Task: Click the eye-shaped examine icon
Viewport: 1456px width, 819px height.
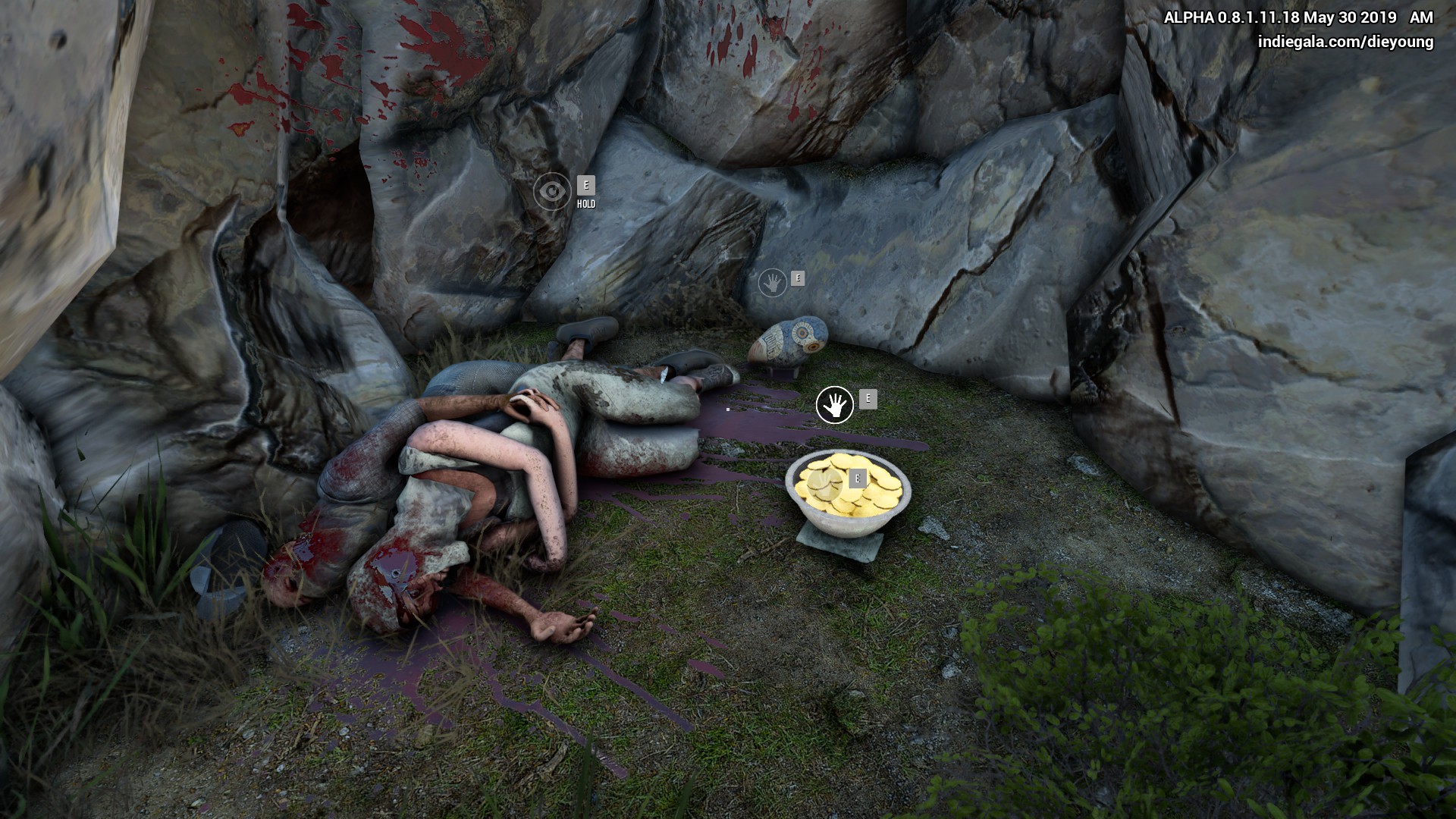Action: tap(552, 191)
